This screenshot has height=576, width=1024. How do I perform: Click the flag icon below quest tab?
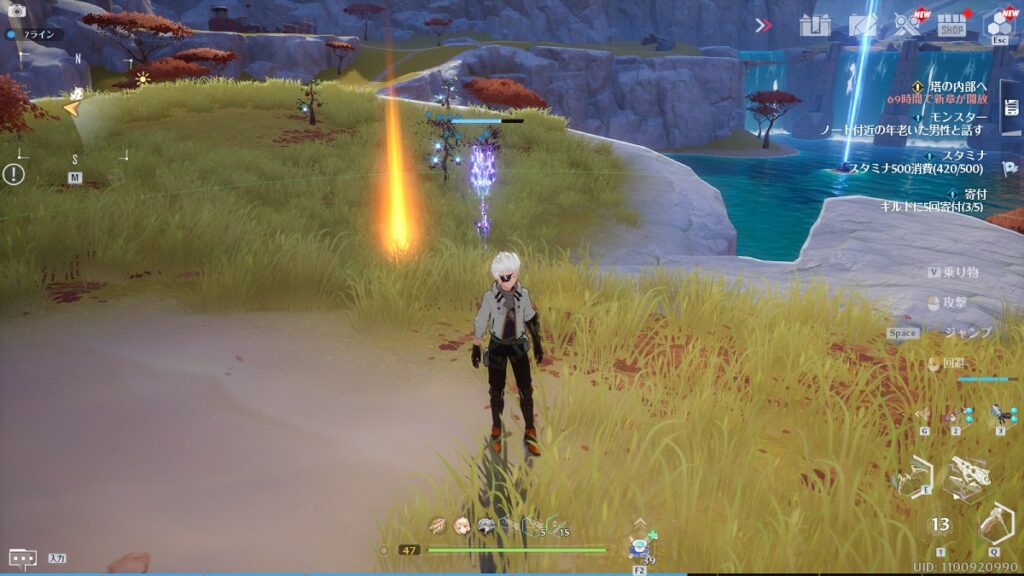(x=1009, y=169)
